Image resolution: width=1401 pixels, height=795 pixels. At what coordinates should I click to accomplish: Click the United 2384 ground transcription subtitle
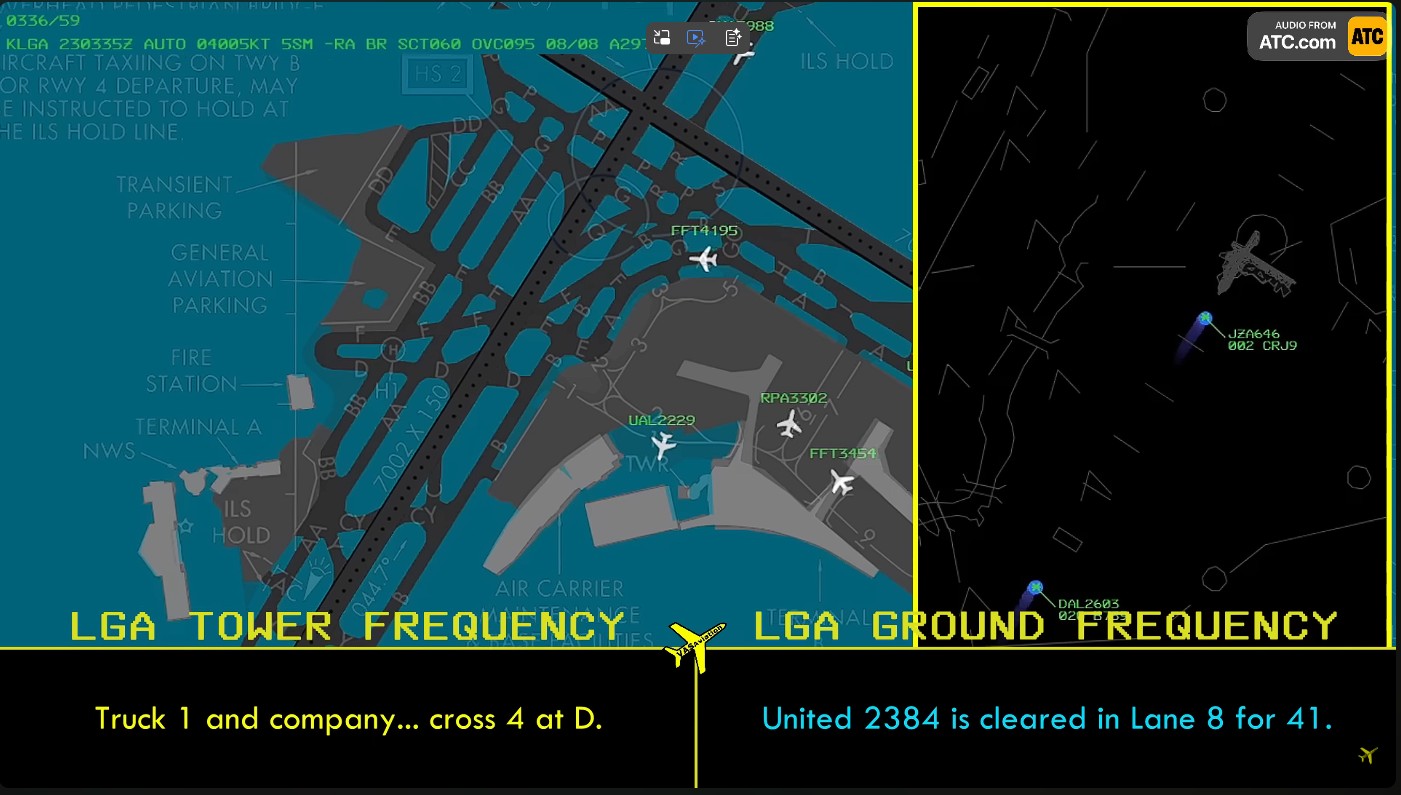[1046, 718]
